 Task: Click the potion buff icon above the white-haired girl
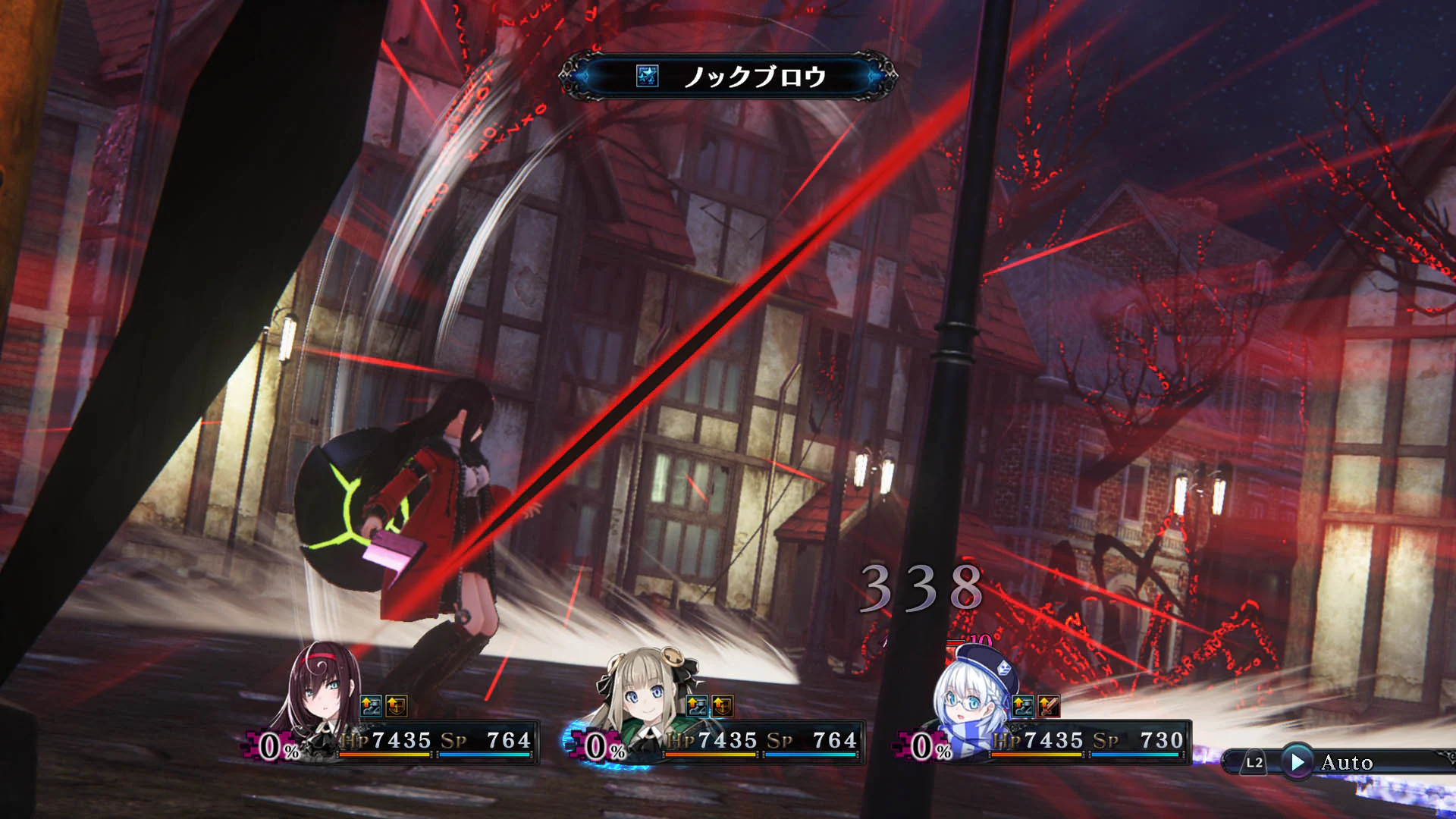(x=1021, y=705)
